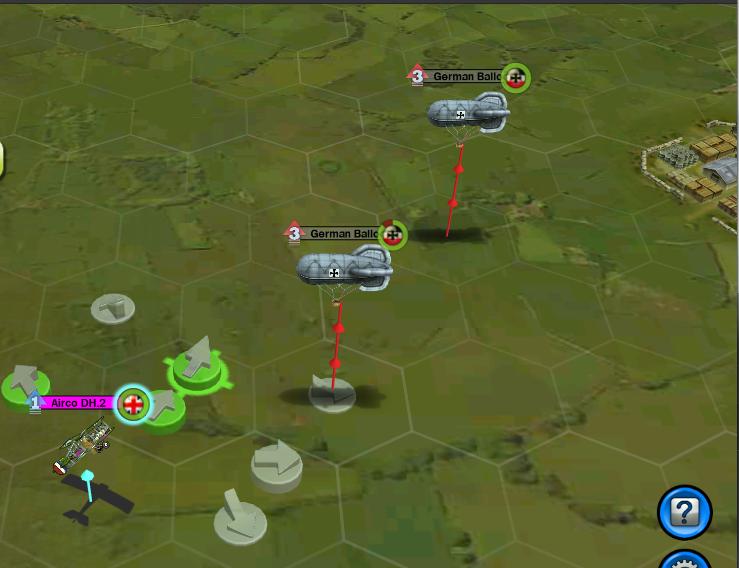Select the gray maneuver marker under the balloon's shadow

tap(332, 393)
